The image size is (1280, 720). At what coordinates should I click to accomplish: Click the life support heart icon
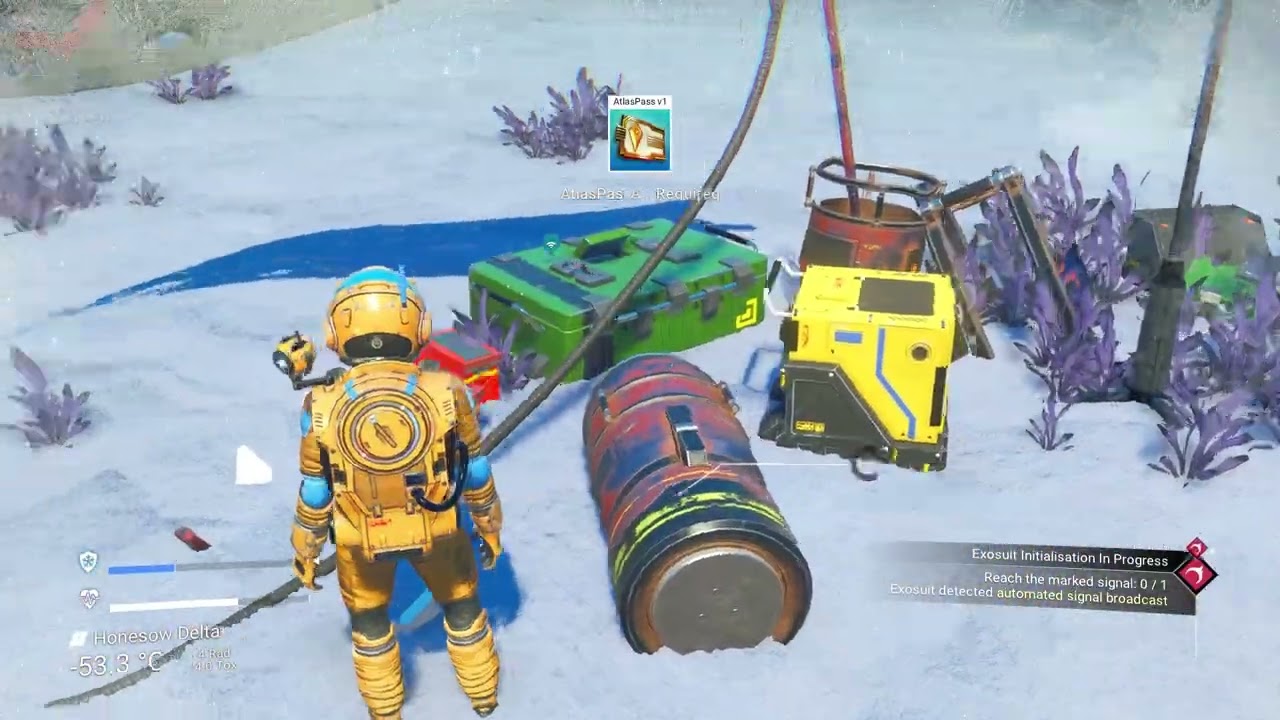click(x=89, y=598)
